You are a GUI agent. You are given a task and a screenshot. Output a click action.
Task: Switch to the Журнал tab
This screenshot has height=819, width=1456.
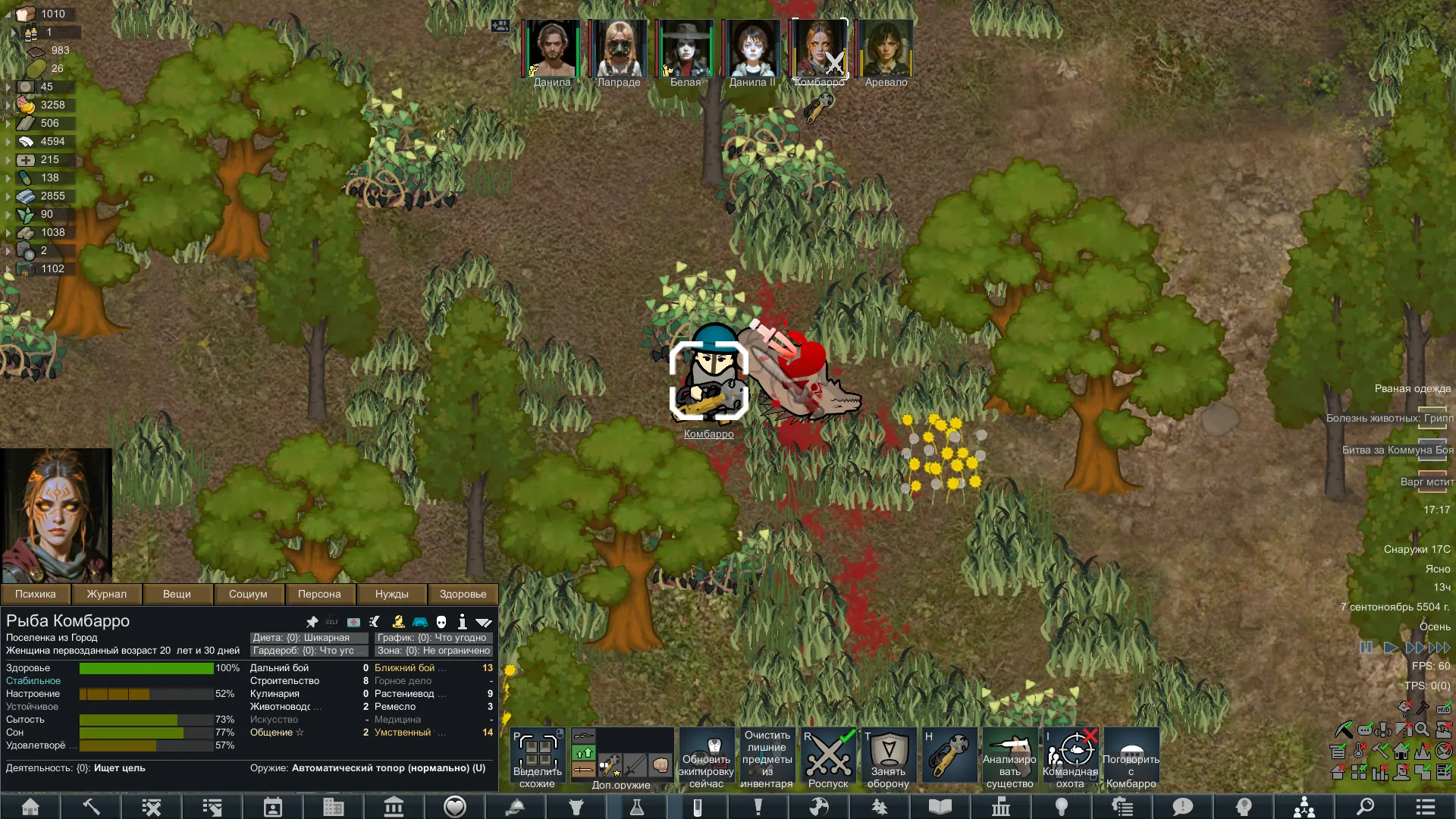click(106, 594)
